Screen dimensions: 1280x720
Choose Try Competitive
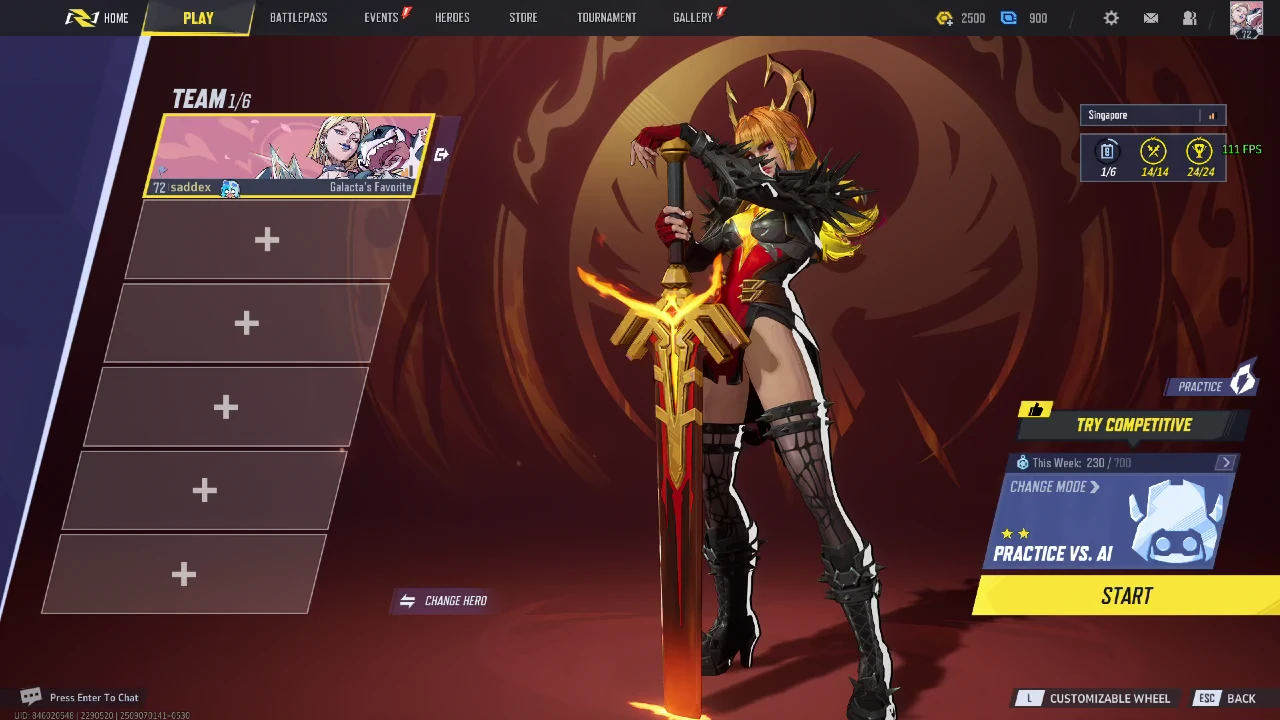coord(1133,425)
